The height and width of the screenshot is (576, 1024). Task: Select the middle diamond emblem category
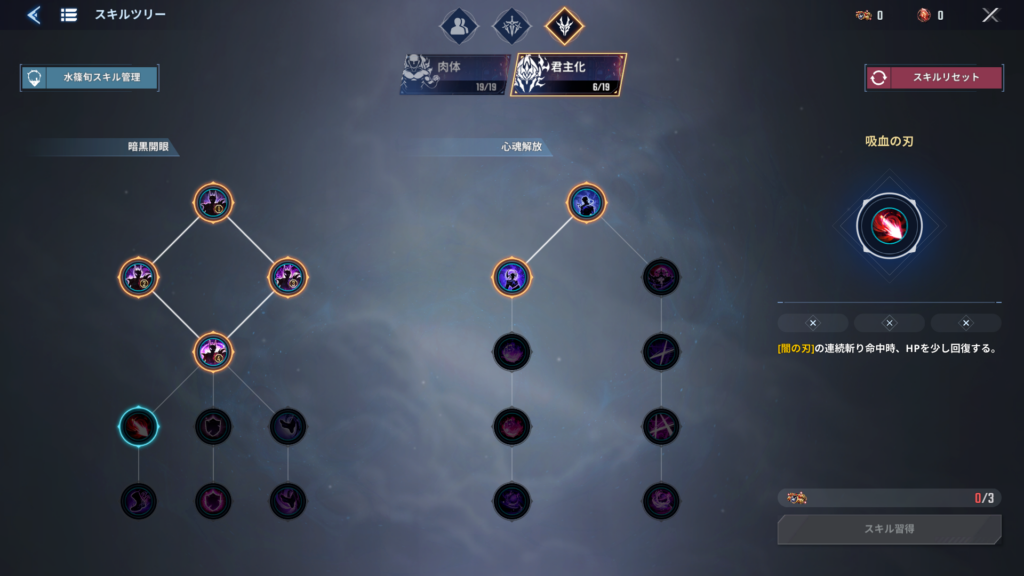511,27
